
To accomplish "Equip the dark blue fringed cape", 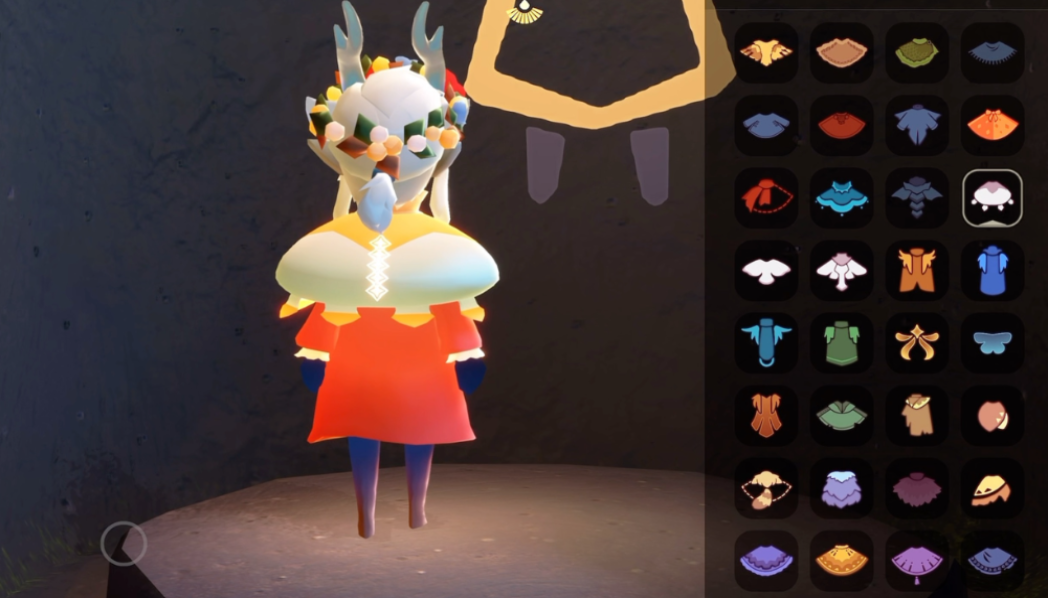I will point(992,53).
